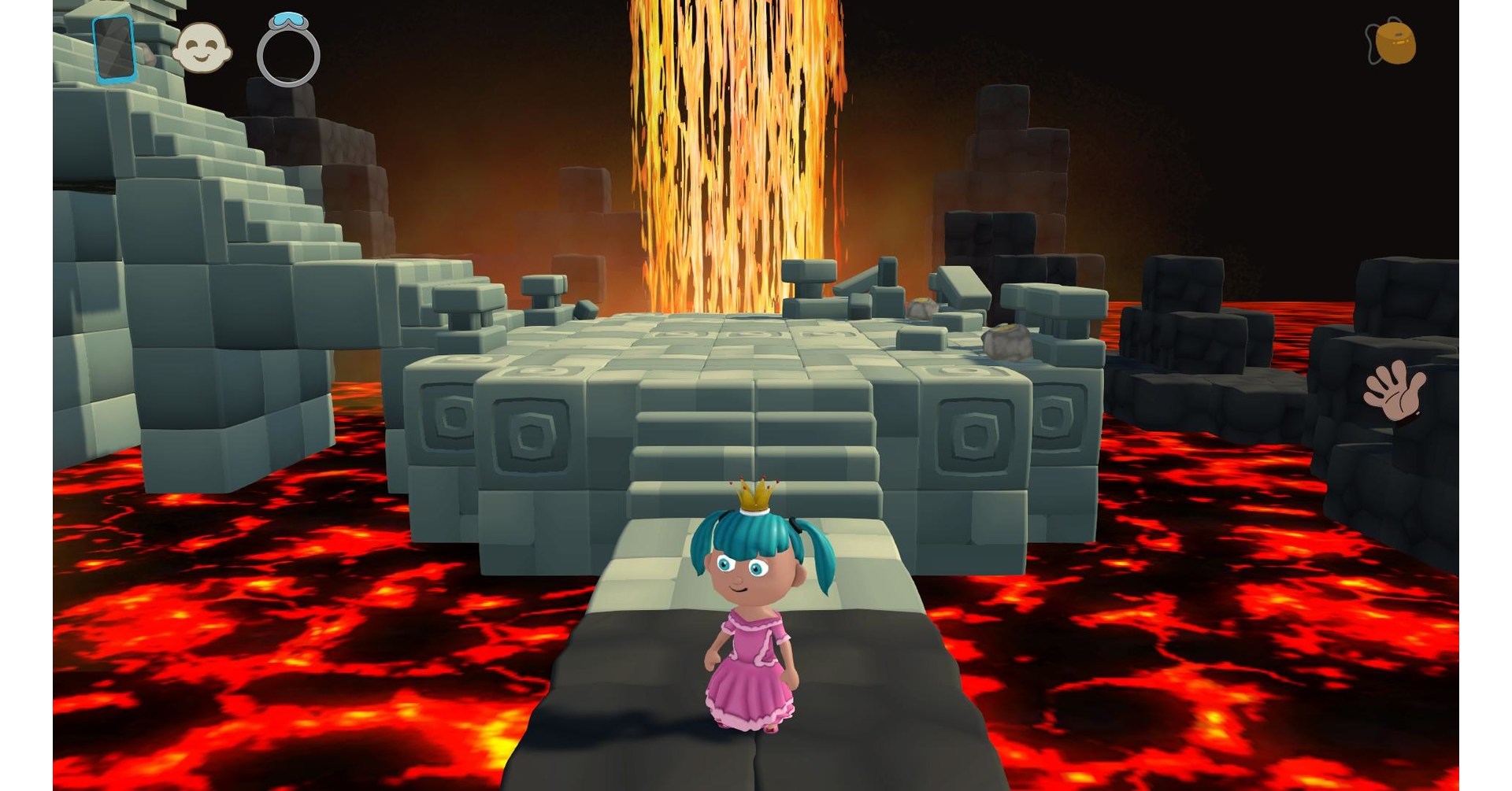The width and height of the screenshot is (1512, 791).
Task: Select the silver ring with blue gem
Action: coord(288,51)
